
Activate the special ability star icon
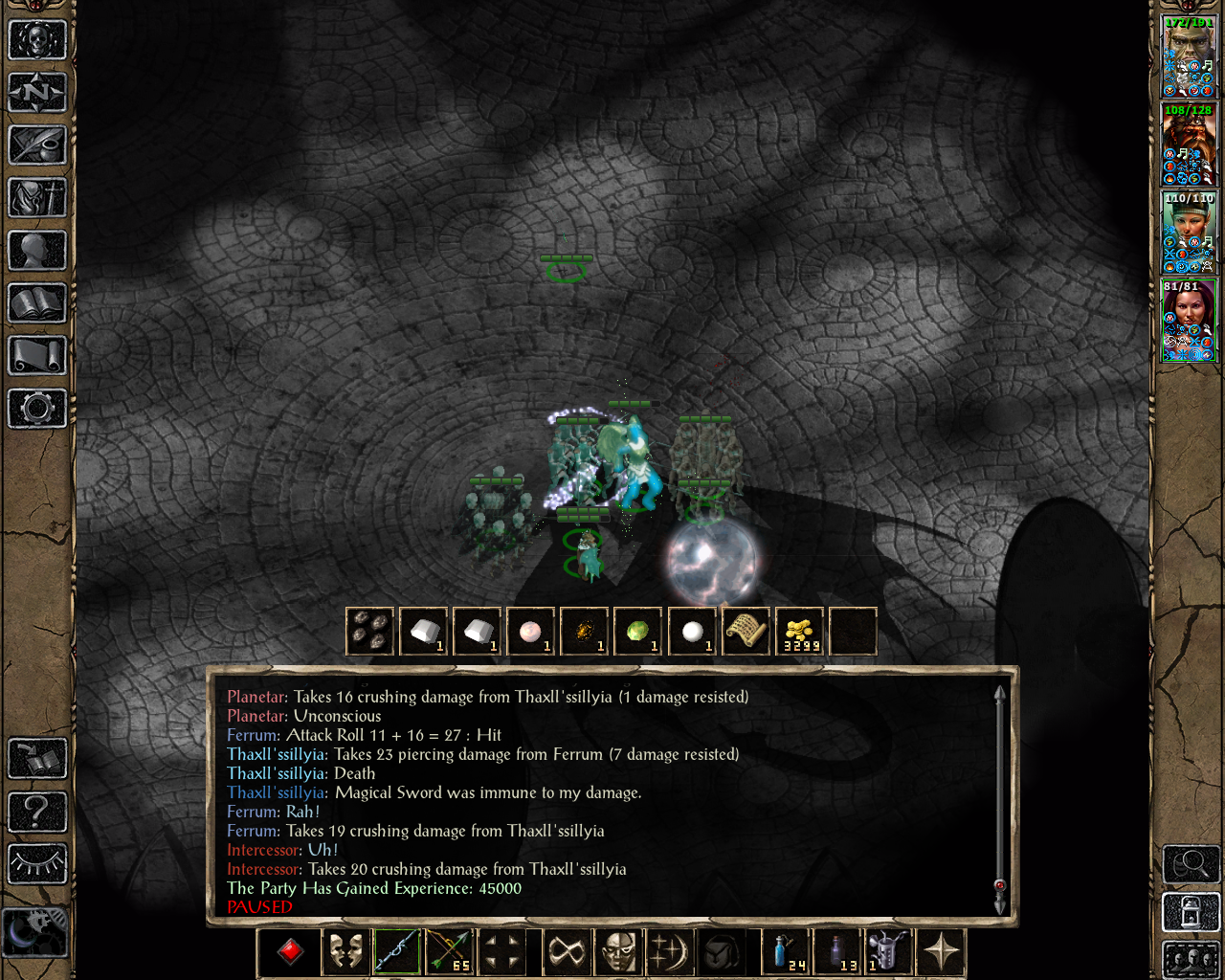pos(943,949)
